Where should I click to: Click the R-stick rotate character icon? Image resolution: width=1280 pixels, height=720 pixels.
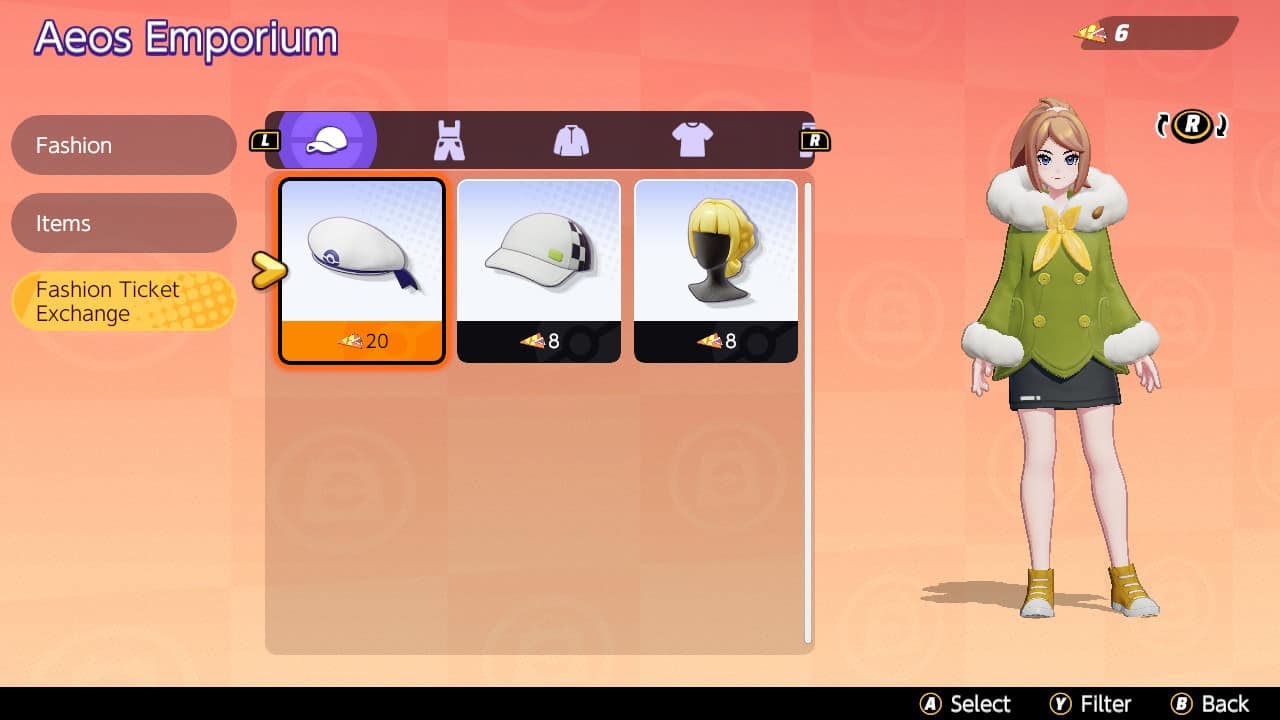(1191, 125)
